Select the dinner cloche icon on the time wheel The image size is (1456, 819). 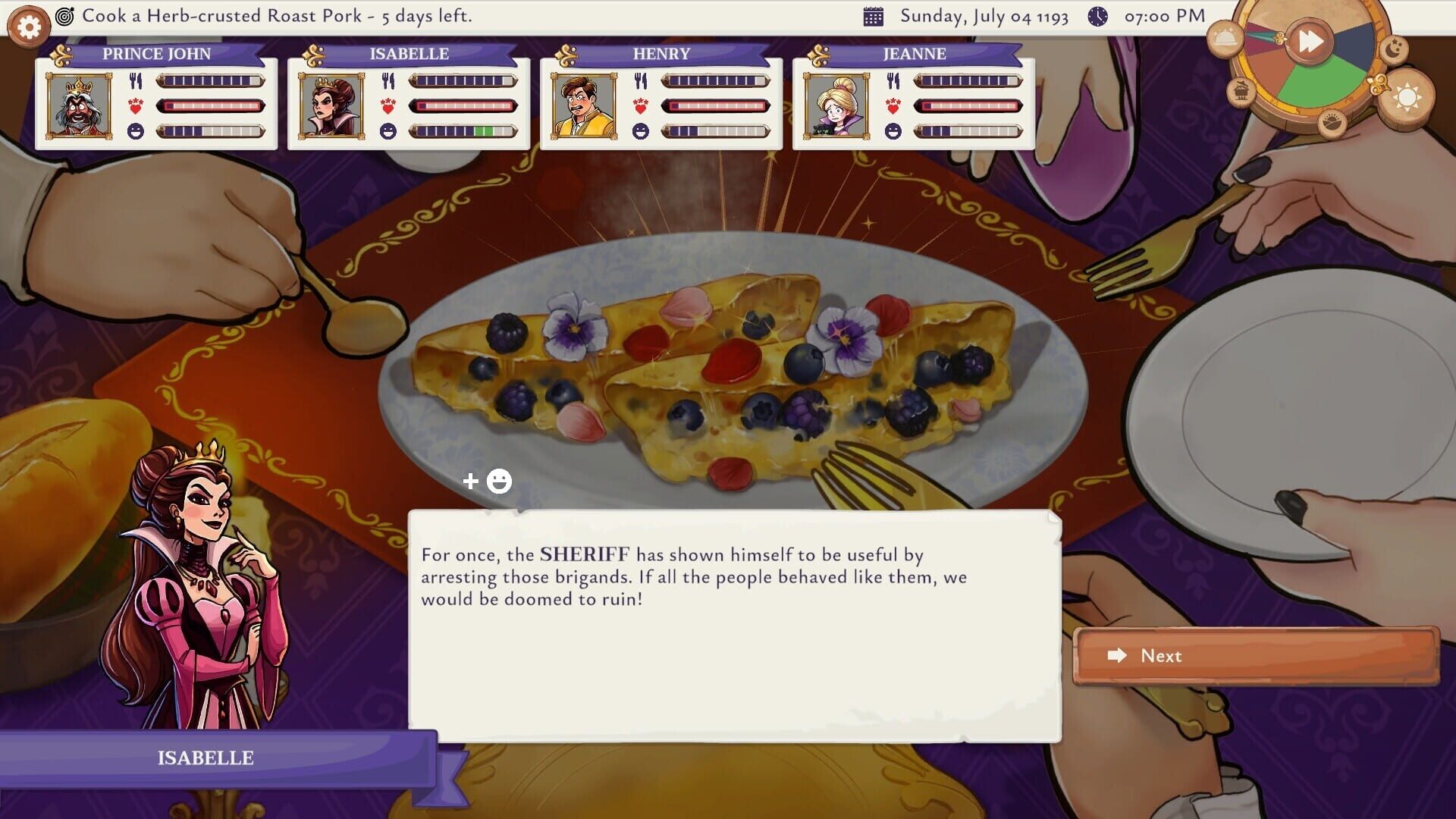1226,40
